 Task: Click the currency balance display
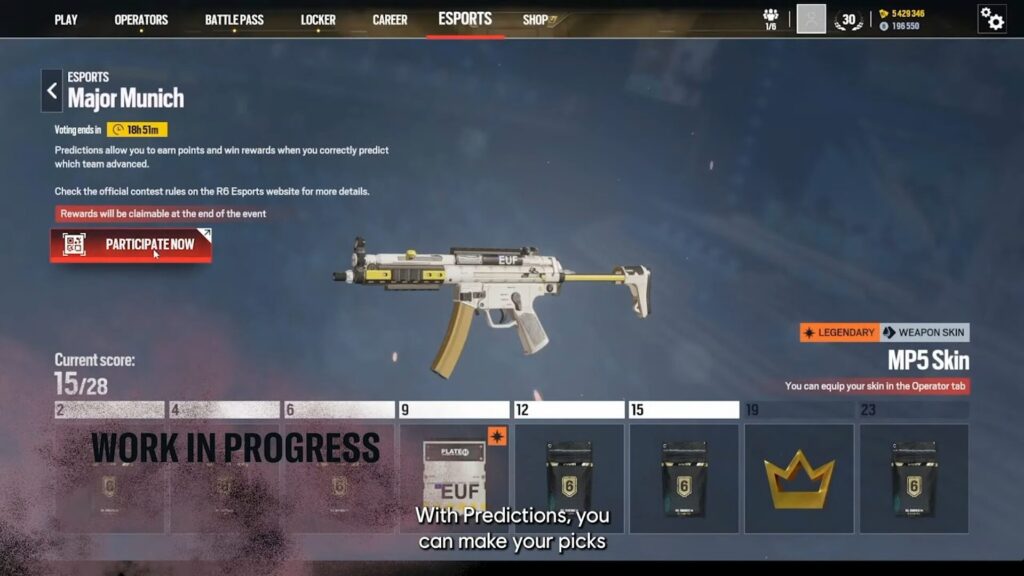[x=901, y=20]
